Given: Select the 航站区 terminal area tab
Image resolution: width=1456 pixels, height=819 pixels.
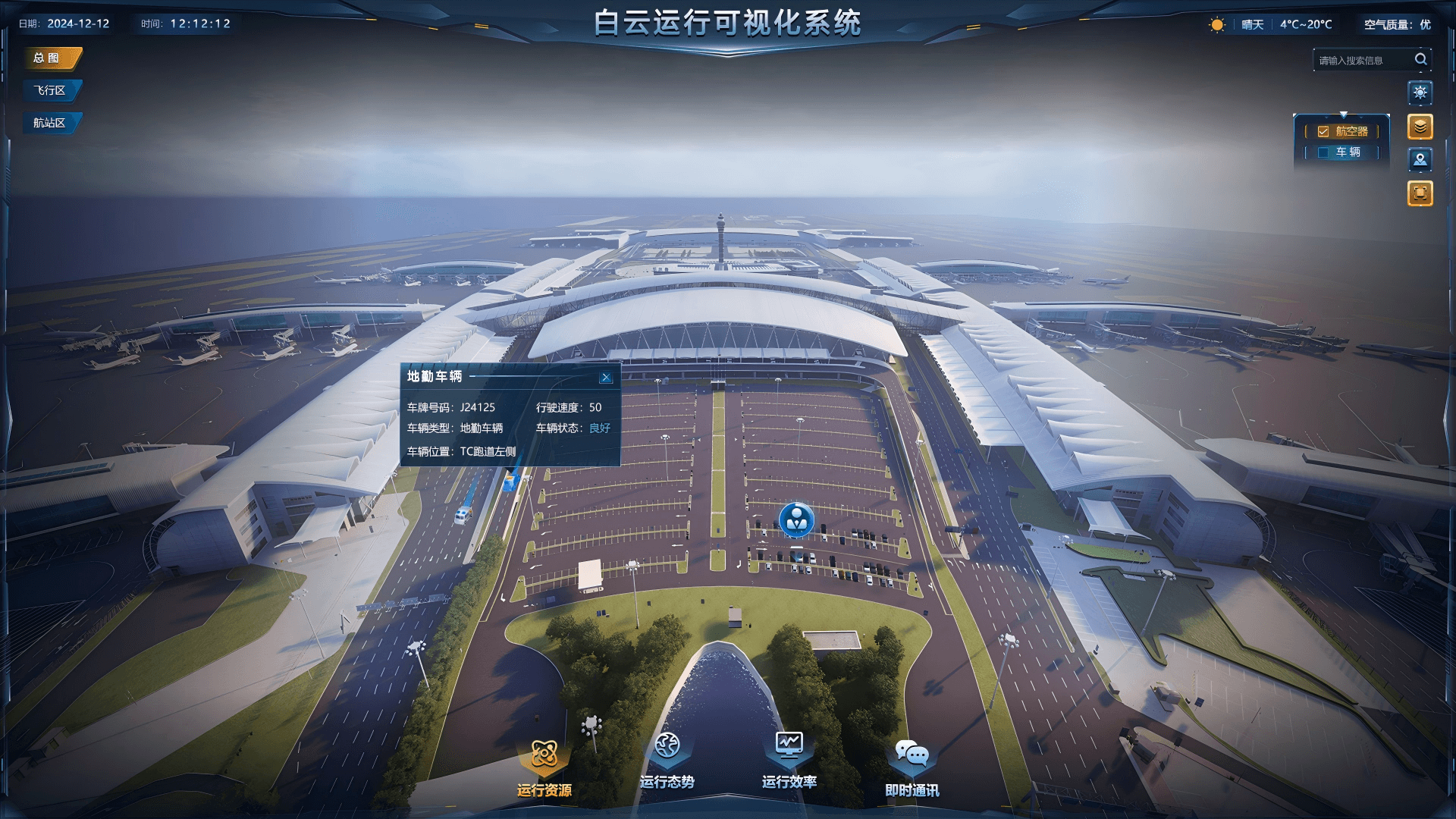Looking at the screenshot, I should [50, 123].
